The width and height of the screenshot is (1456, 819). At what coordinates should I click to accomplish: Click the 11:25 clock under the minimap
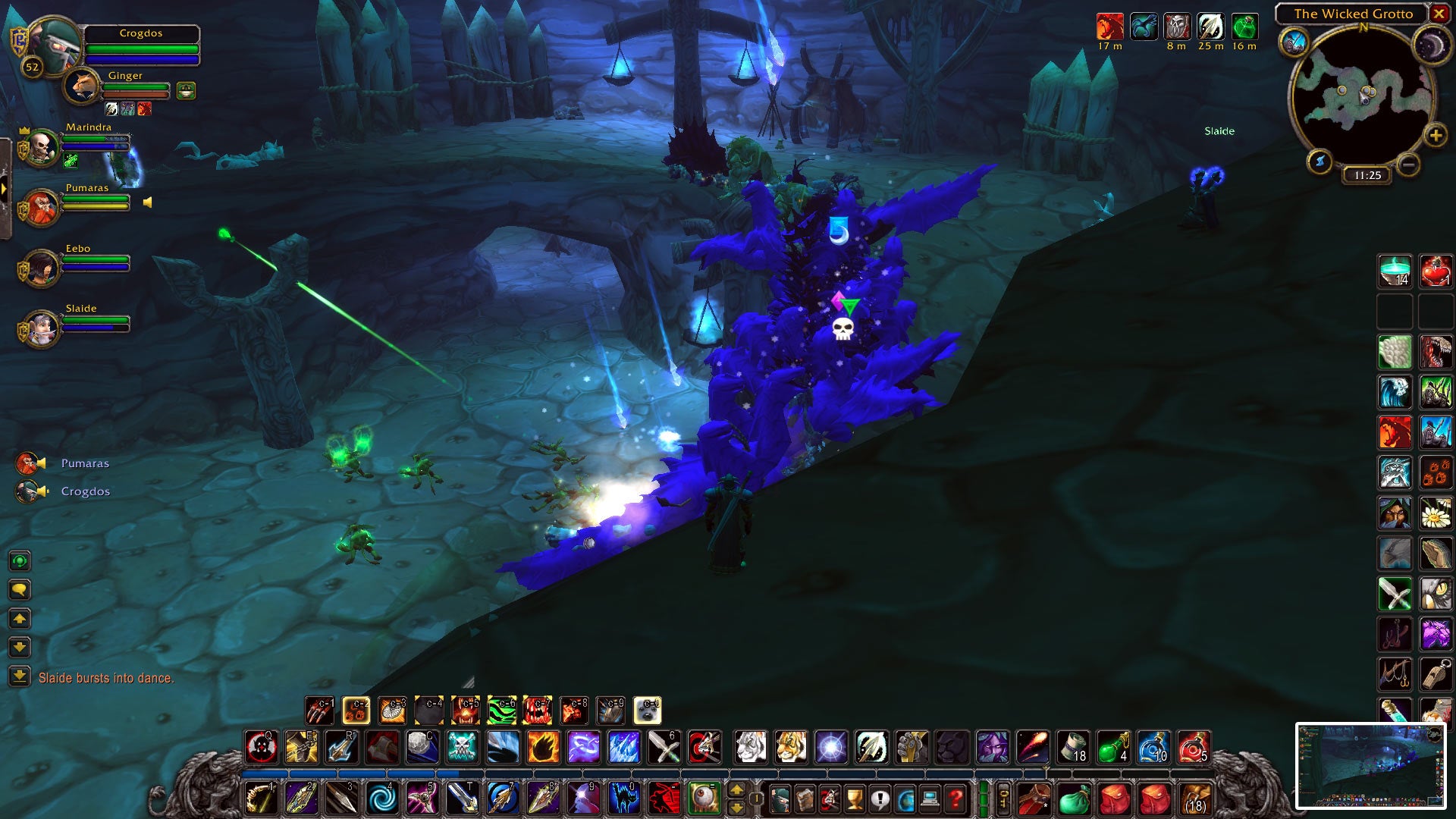coord(1368,174)
